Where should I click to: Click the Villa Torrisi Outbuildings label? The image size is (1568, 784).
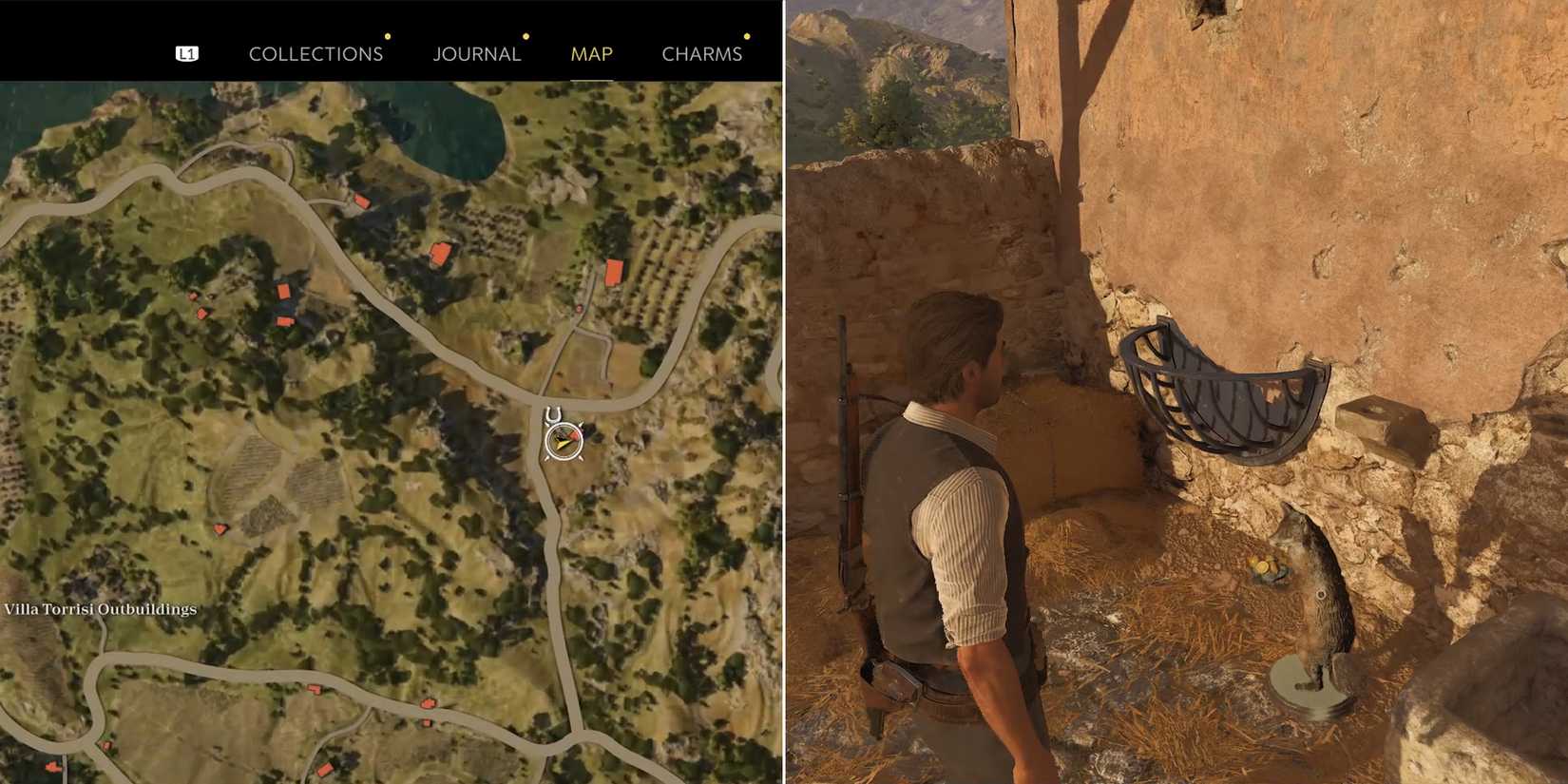pyautogui.click(x=101, y=609)
